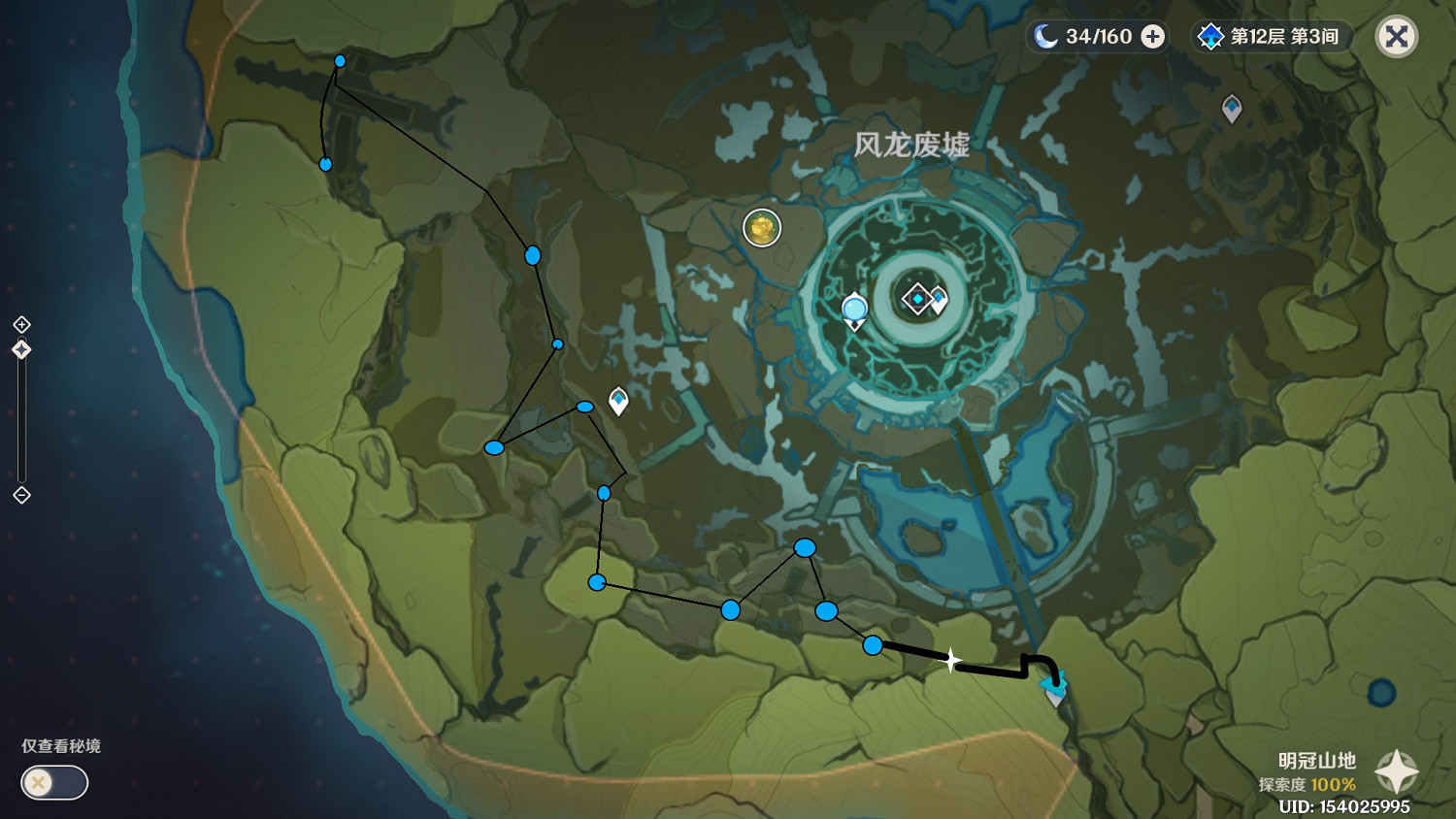Open the 第12层 第3间 Abyss progress badge
The image size is (1456, 819).
click(x=1272, y=36)
